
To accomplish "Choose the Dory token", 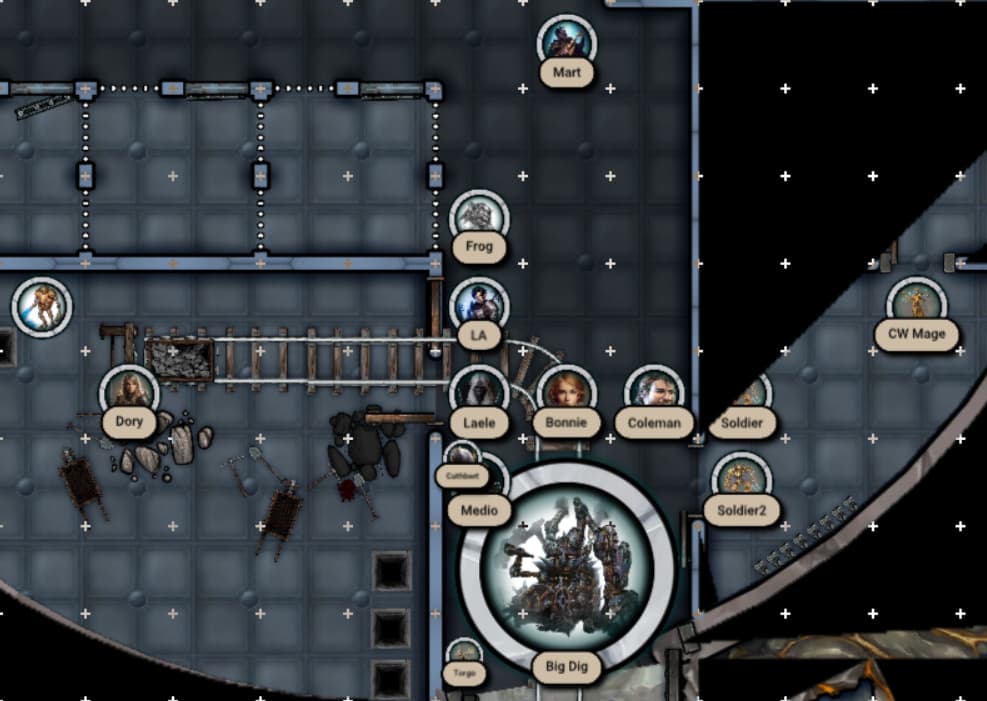I will tap(129, 392).
